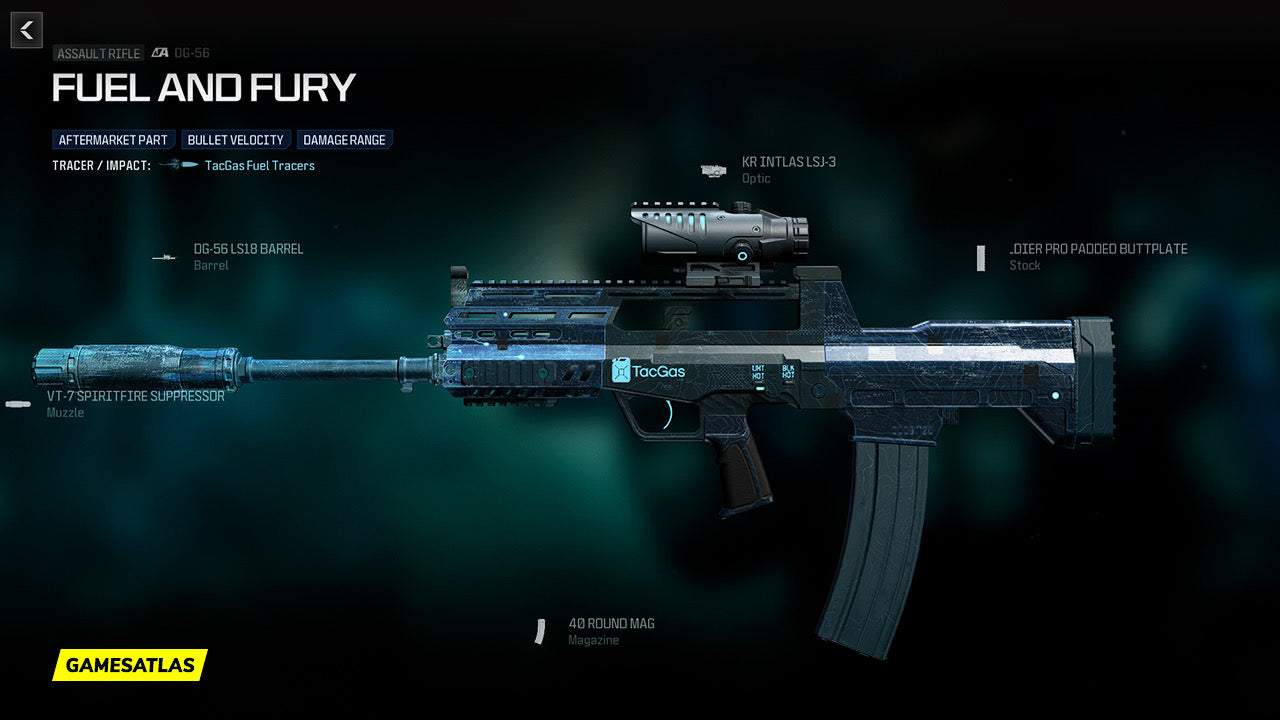Choose the VT-7 Spiritfire Suppressor muzzle
The width and height of the screenshot is (1280, 720).
pos(135,396)
